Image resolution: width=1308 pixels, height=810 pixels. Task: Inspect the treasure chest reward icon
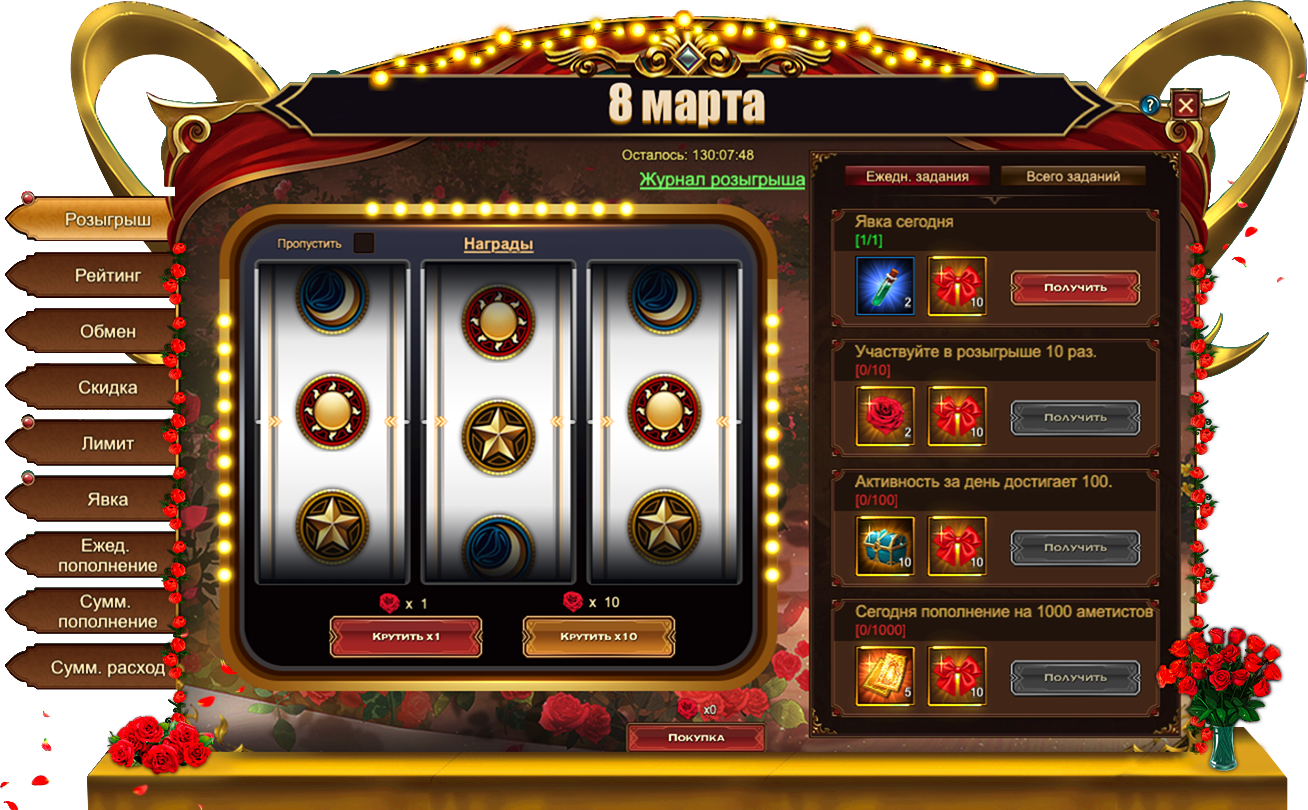tap(885, 546)
